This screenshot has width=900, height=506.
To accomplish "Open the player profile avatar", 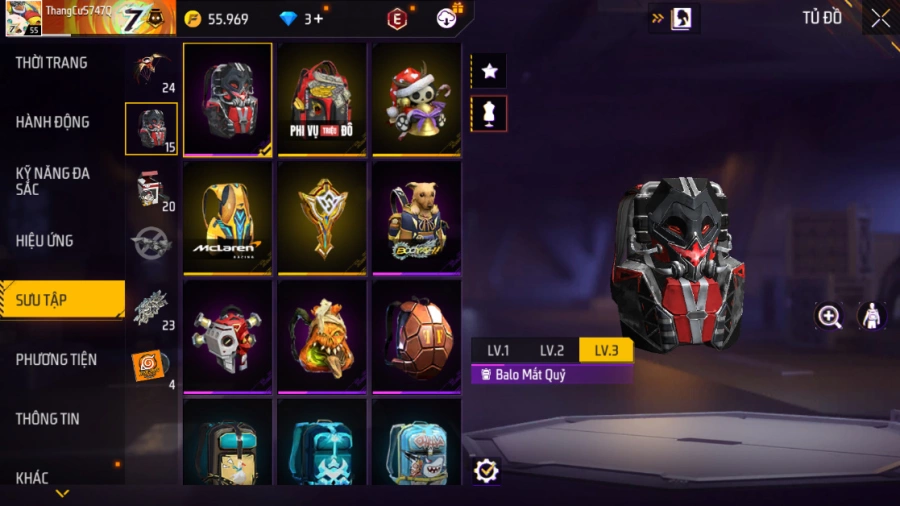I will (22, 18).
